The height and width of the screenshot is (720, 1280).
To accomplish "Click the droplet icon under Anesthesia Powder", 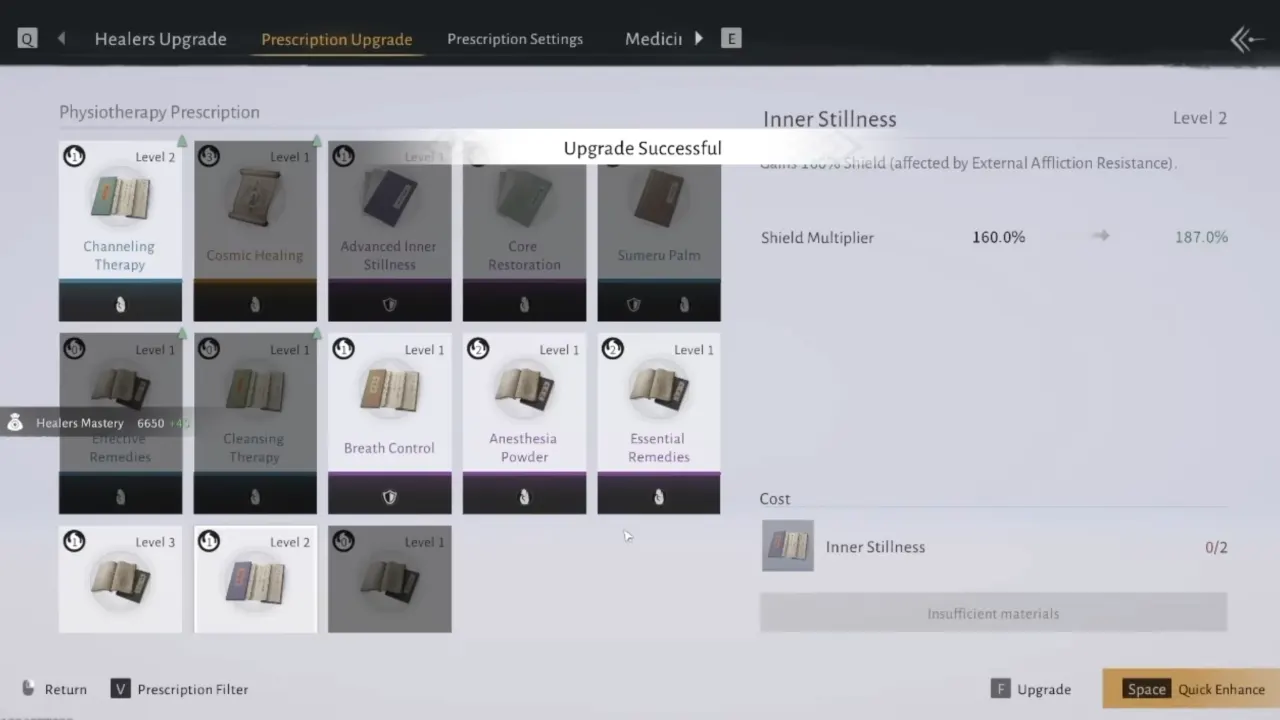I will (x=524, y=497).
